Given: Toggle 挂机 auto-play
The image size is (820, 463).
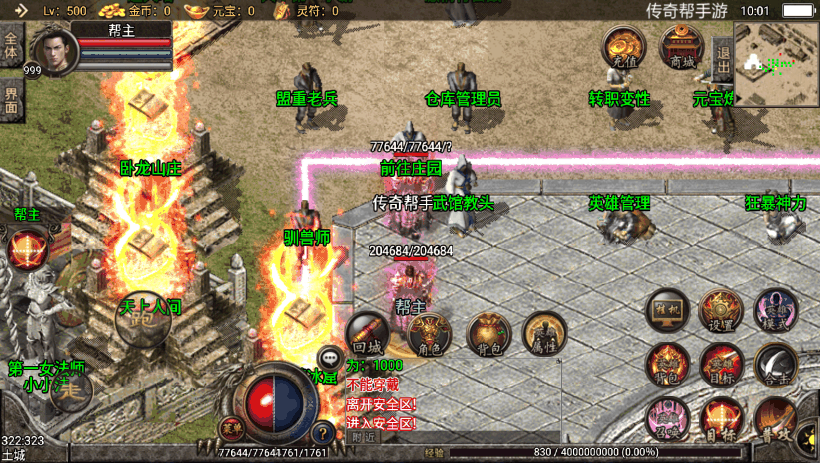Looking at the screenshot, I should (x=667, y=310).
